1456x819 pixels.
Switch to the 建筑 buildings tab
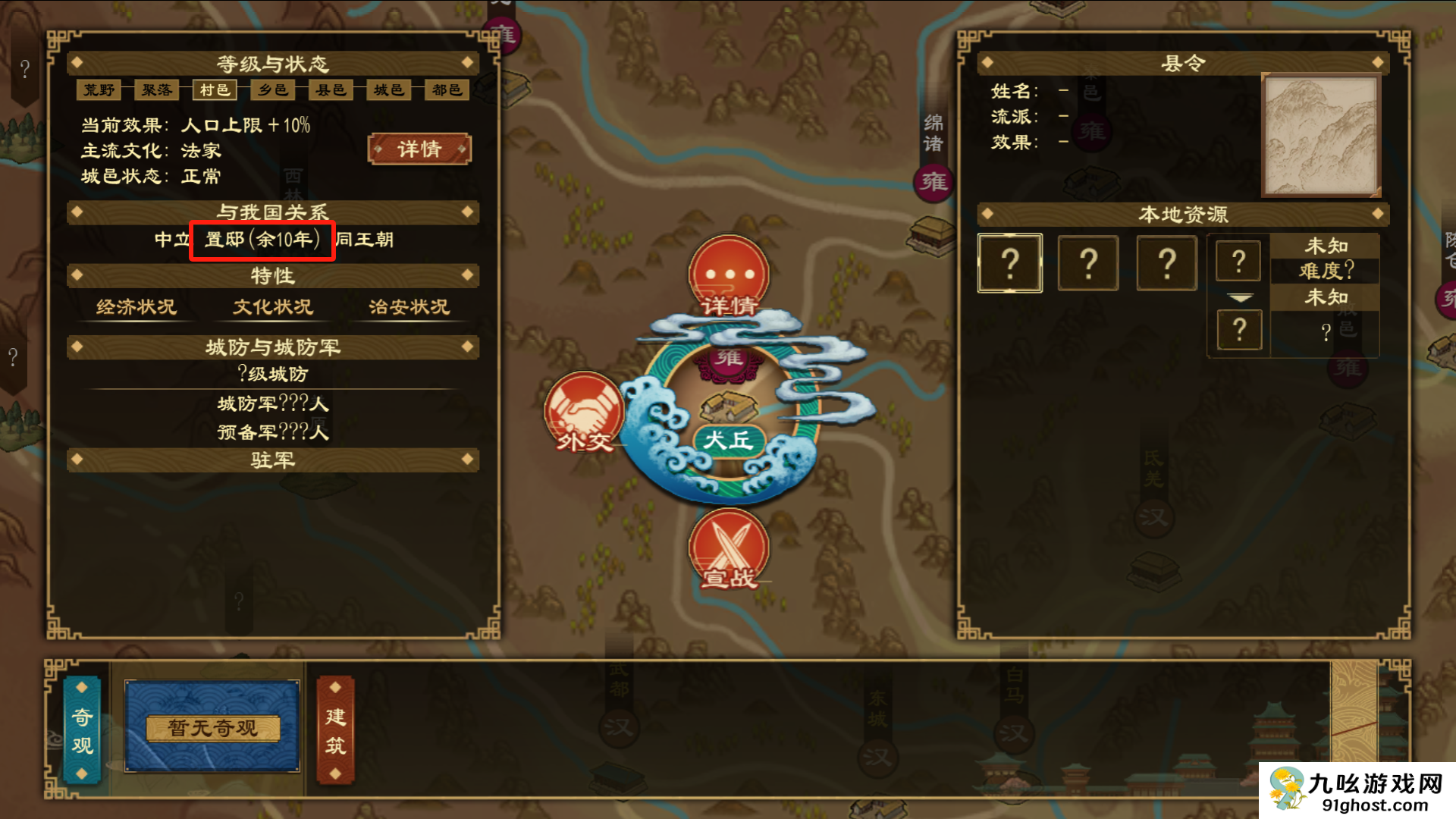pos(335,730)
